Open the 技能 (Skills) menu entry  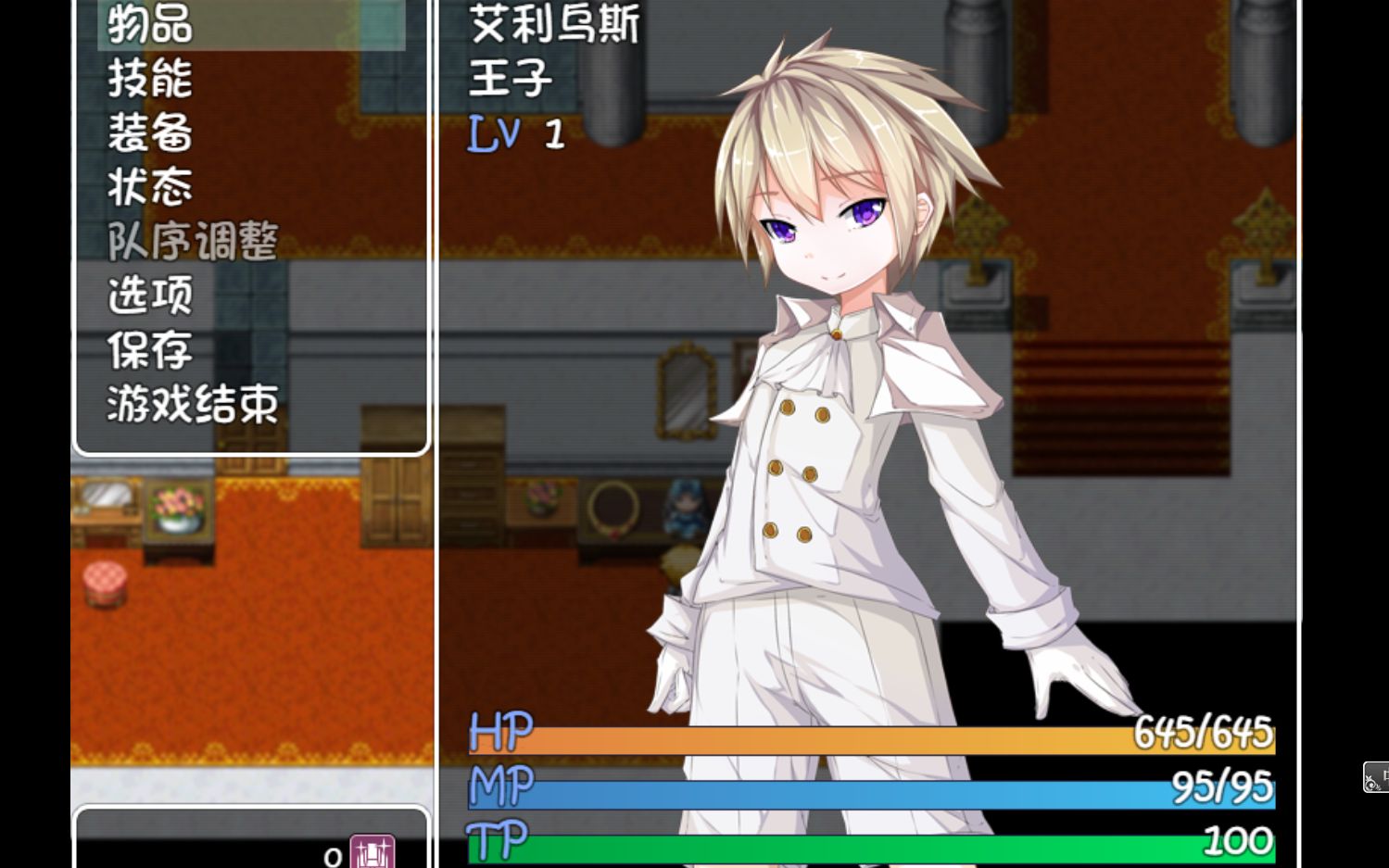coord(148,80)
